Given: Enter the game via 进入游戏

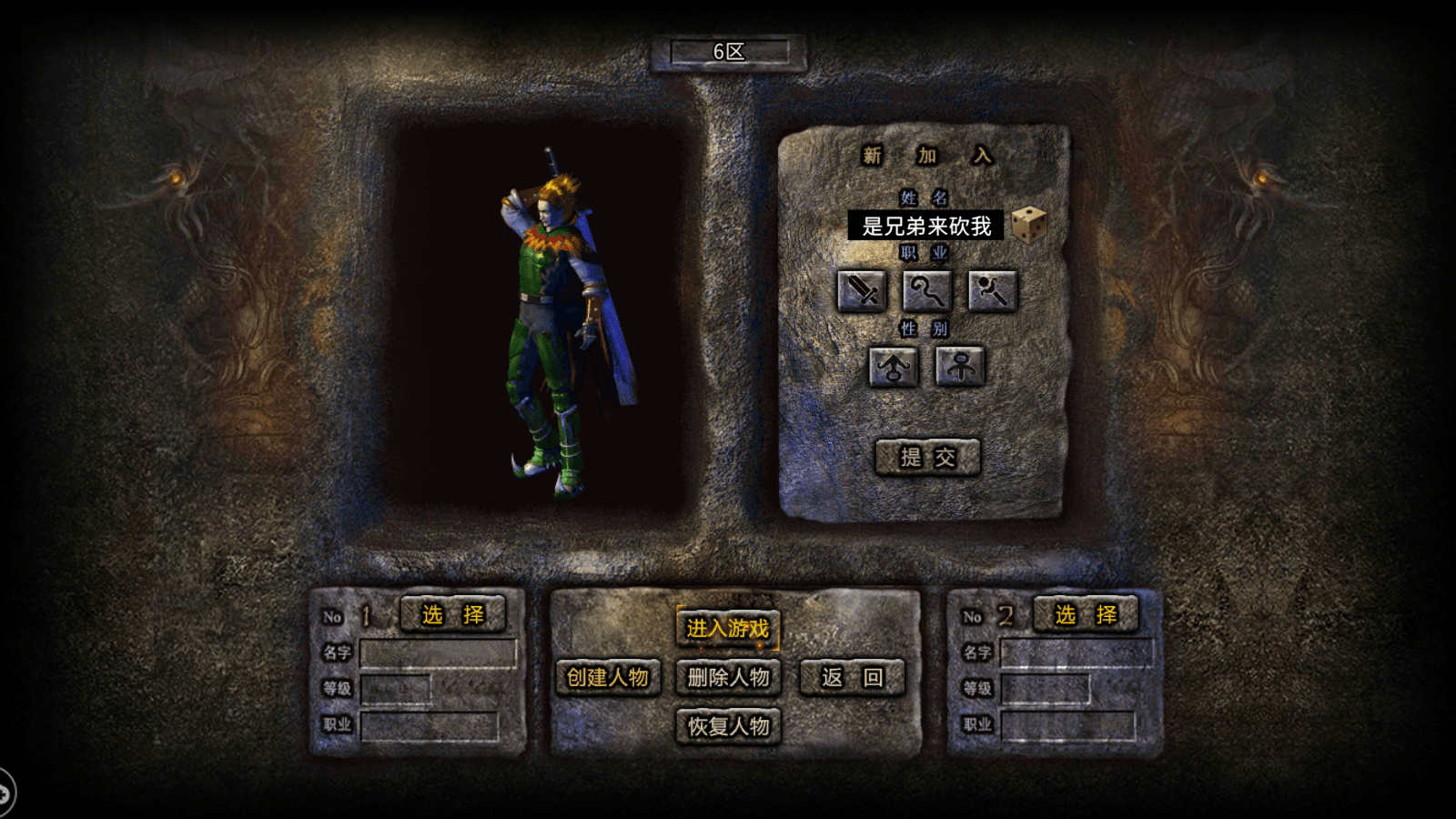Looking at the screenshot, I should point(727,628).
